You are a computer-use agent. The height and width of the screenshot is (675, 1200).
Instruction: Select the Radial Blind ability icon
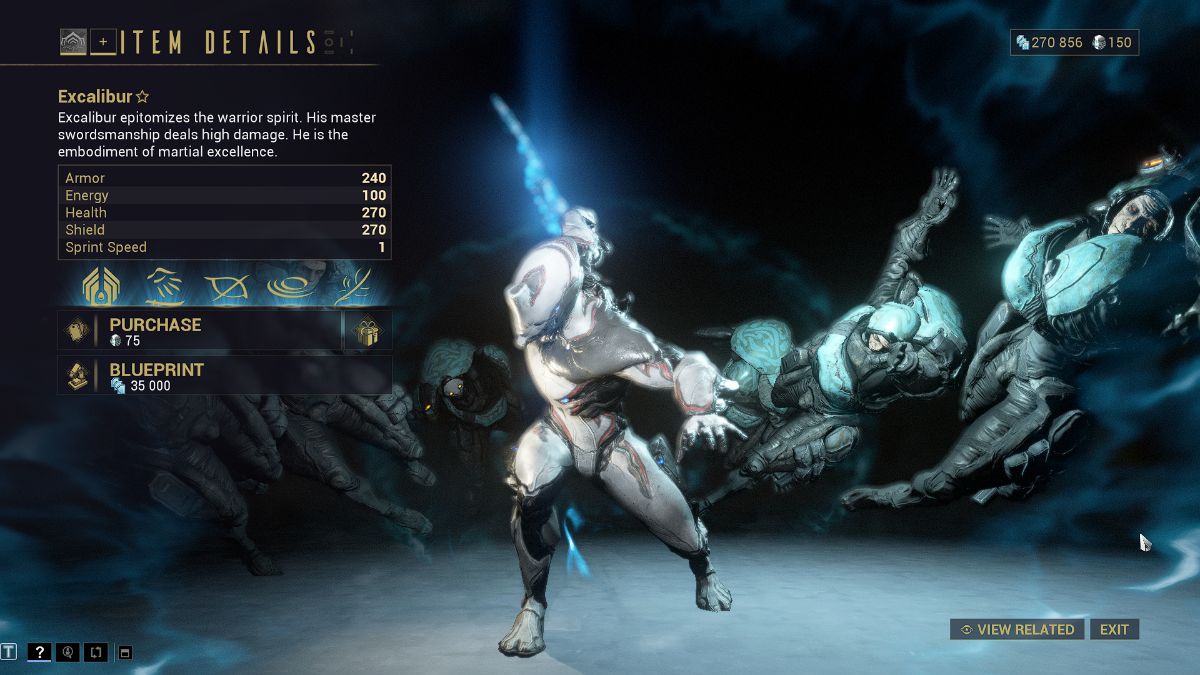[x=226, y=286]
